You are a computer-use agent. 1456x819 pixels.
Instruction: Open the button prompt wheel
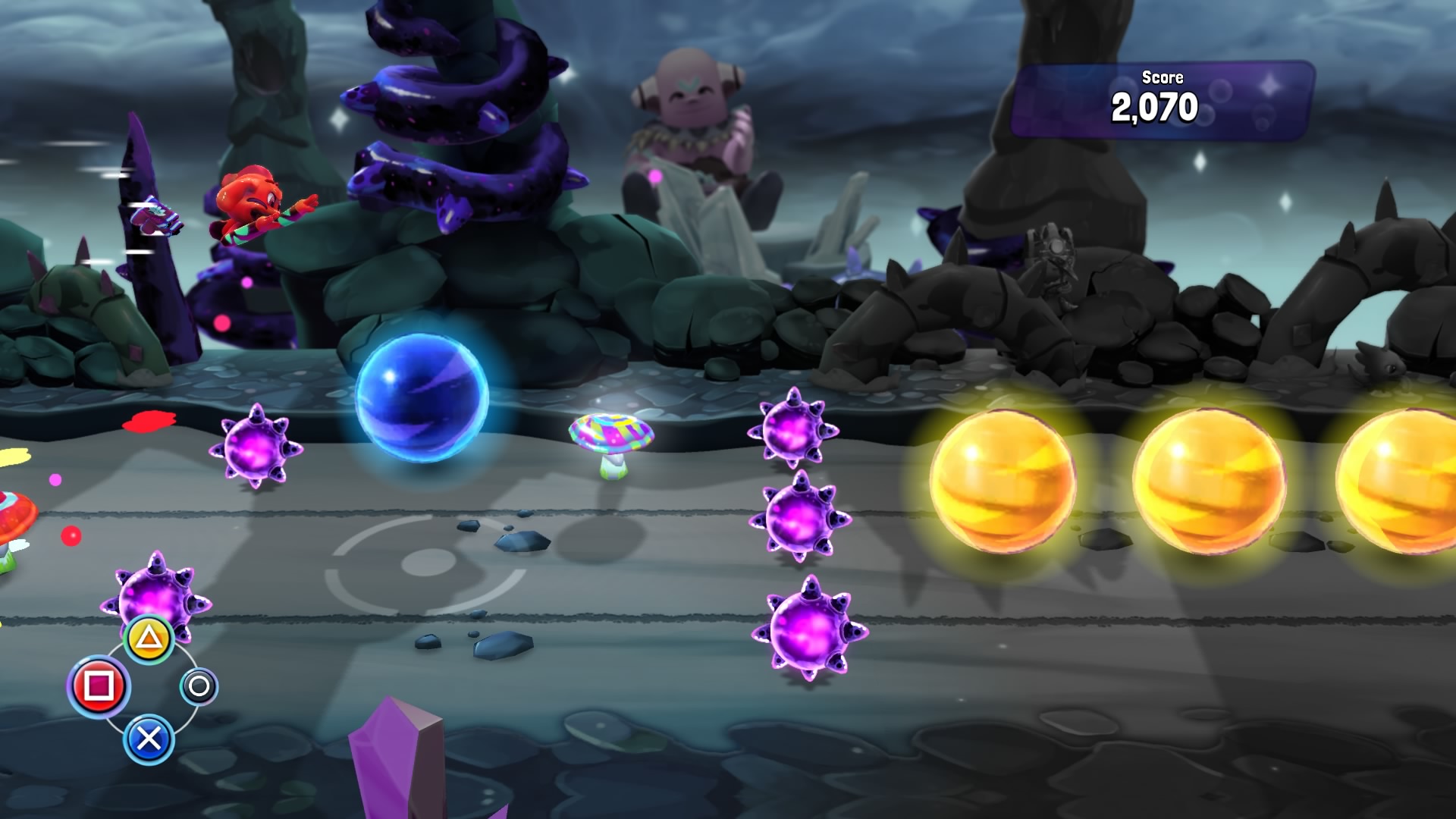151,686
